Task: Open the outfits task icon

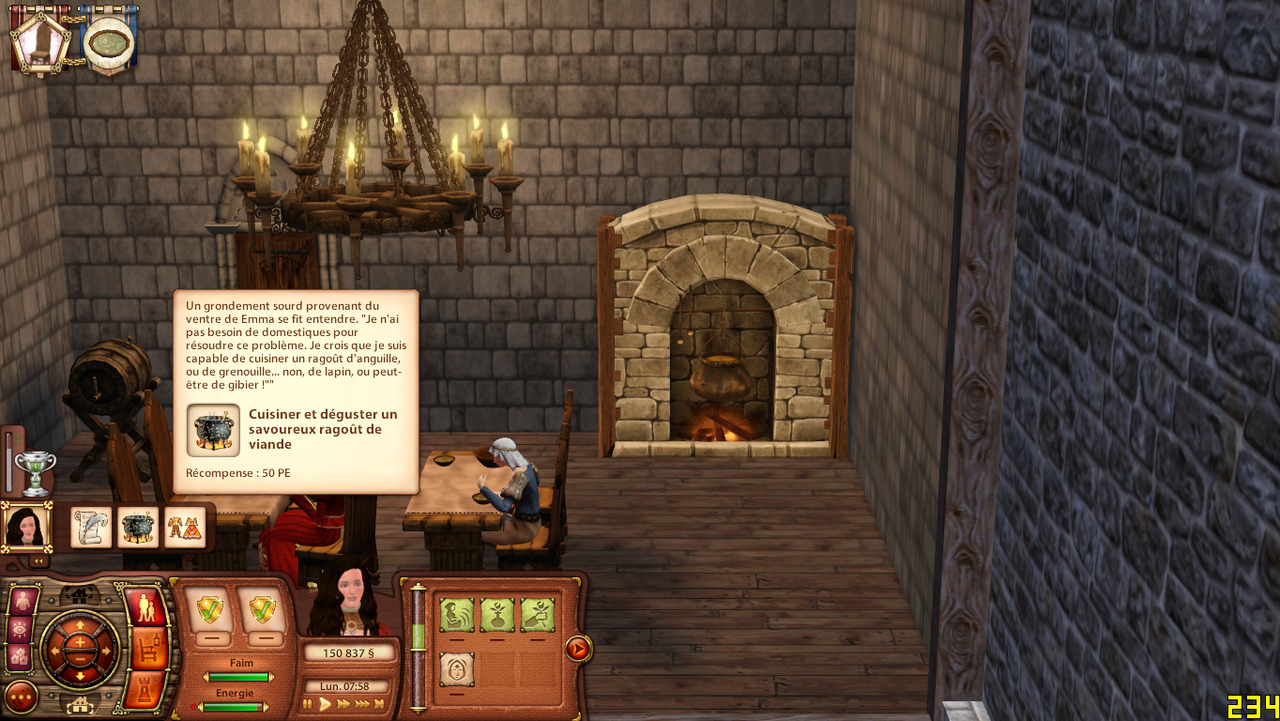Action: pos(185,527)
